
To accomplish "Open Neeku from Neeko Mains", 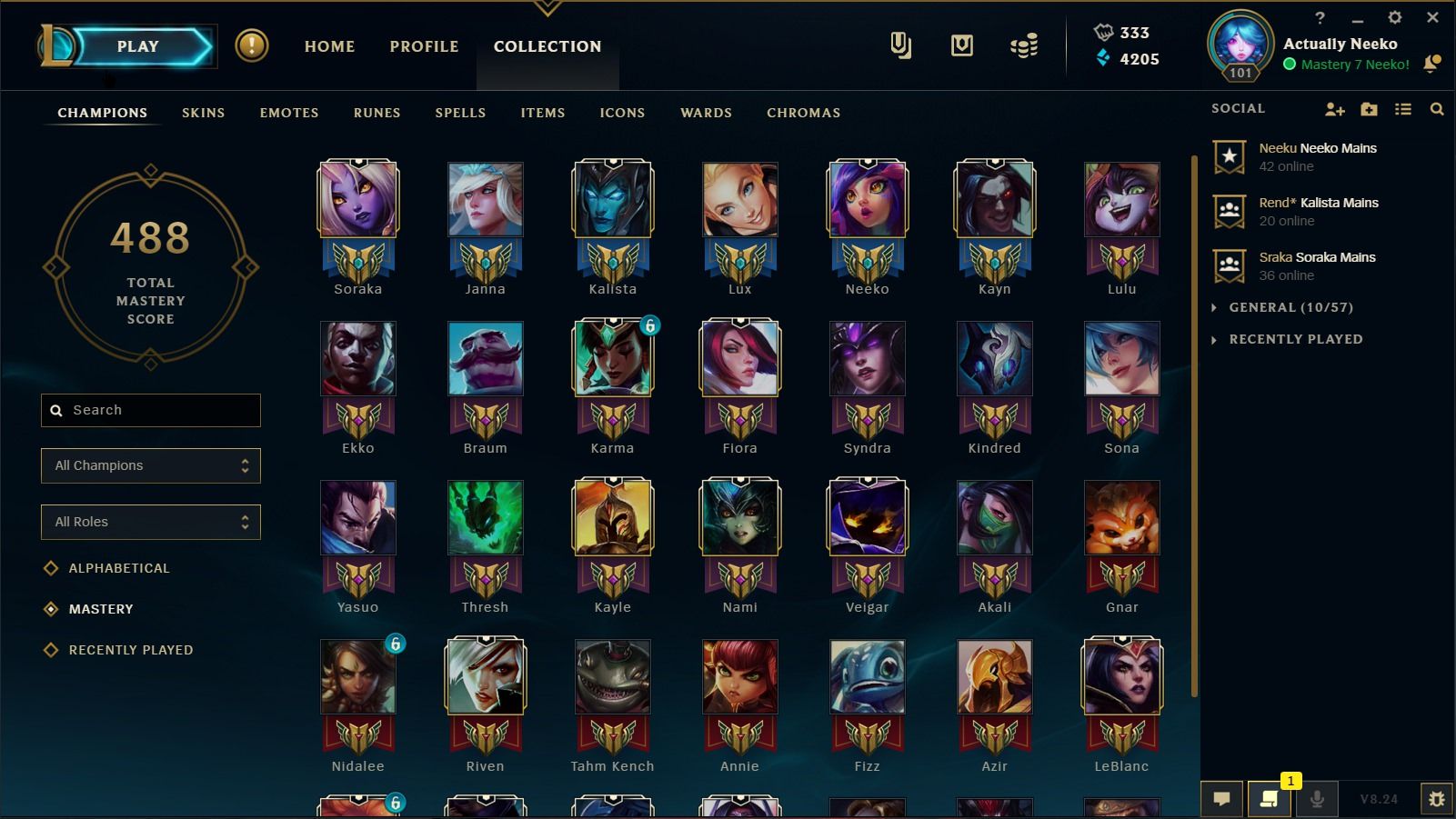I will tap(1317, 156).
